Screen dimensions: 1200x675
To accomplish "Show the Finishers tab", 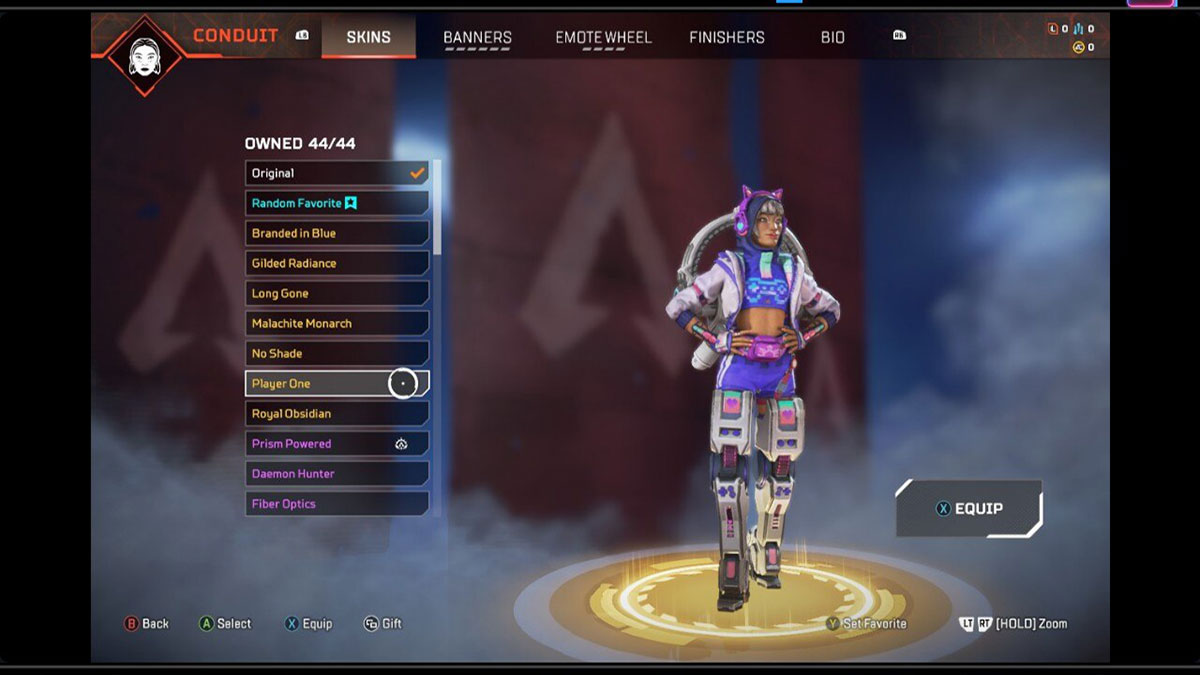I will [727, 37].
